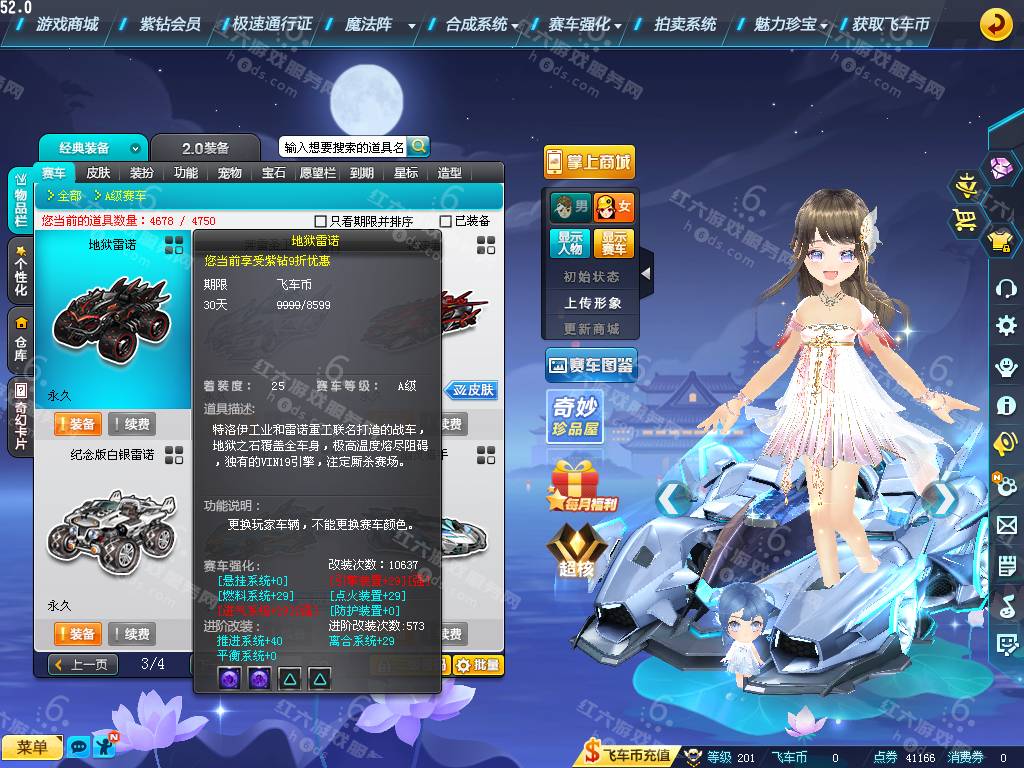This screenshot has height=768, width=1024.
Task: Equip the 地狱雷诺 car
Action: (x=76, y=425)
